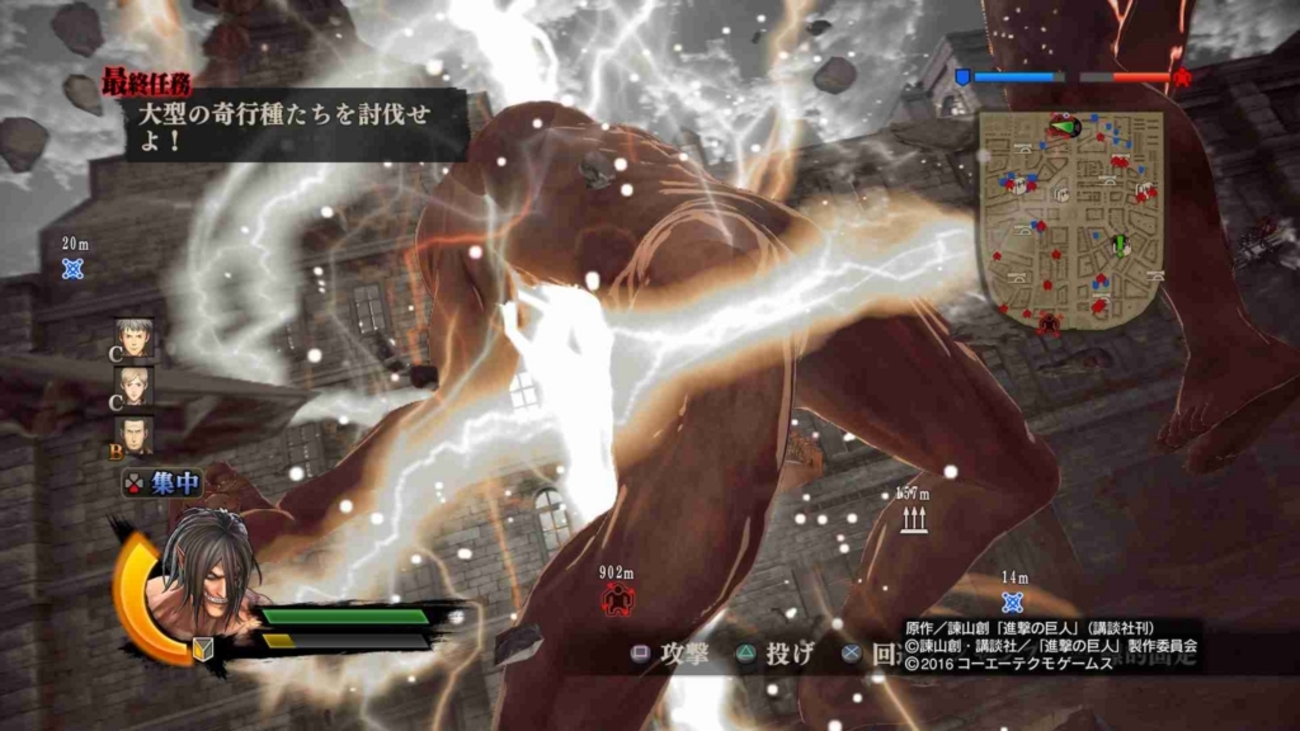The height and width of the screenshot is (731, 1300).
Task: Click the 集中 Focus command label
Action: click(176, 485)
